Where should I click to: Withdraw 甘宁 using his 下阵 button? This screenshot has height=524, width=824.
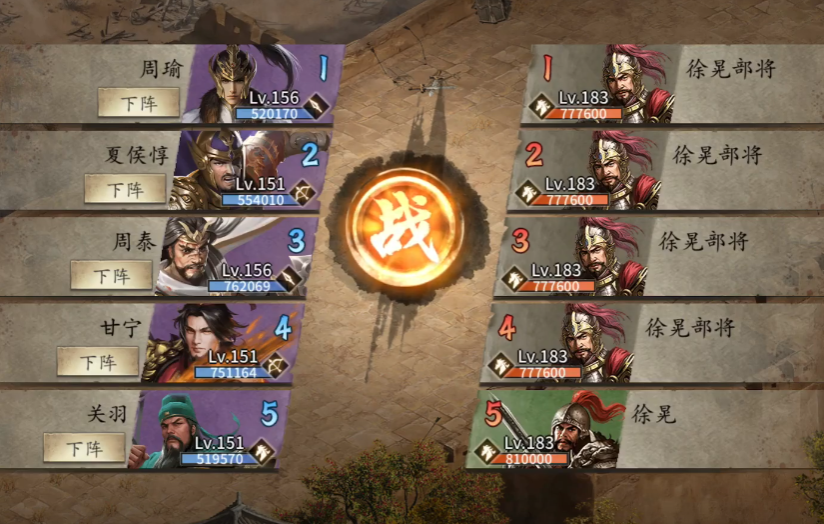click(x=97, y=361)
